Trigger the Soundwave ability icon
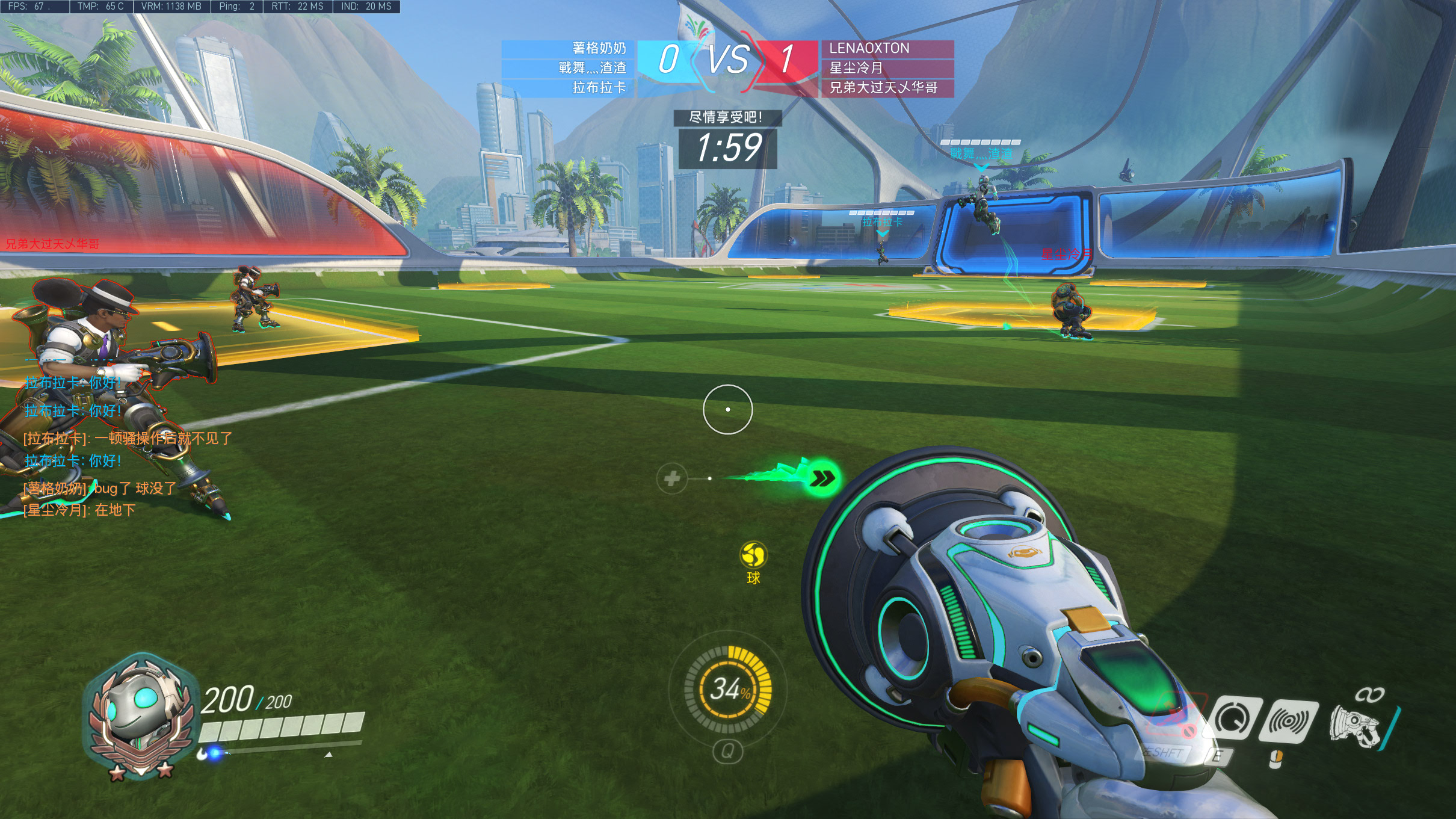Screen dimensions: 1456x819 point(1291,721)
